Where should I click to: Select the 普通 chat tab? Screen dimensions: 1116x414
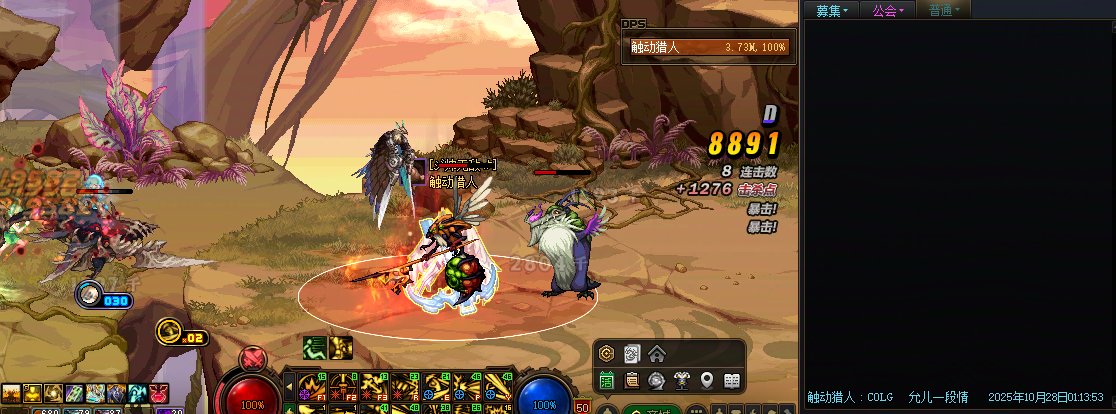[943, 10]
